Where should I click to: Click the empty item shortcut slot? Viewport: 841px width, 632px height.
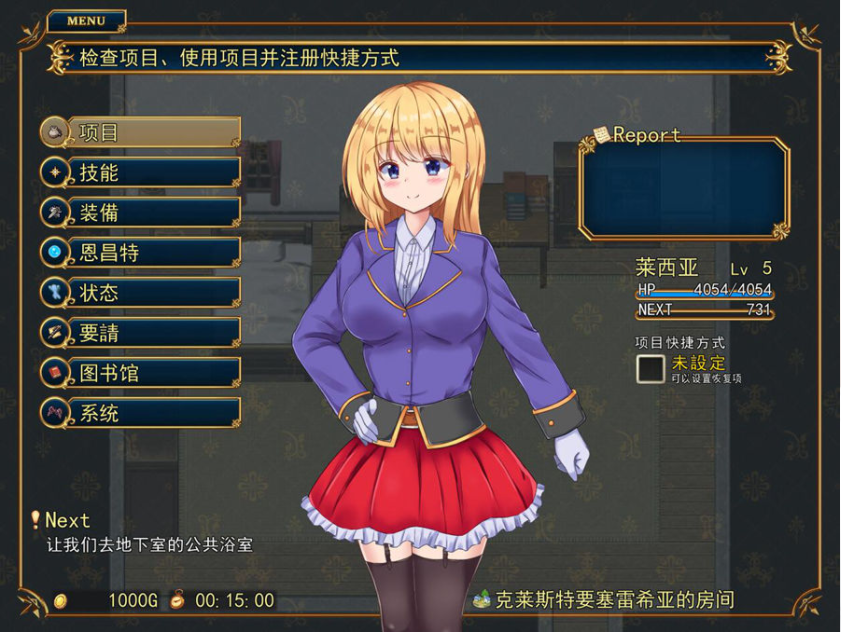tap(651, 369)
